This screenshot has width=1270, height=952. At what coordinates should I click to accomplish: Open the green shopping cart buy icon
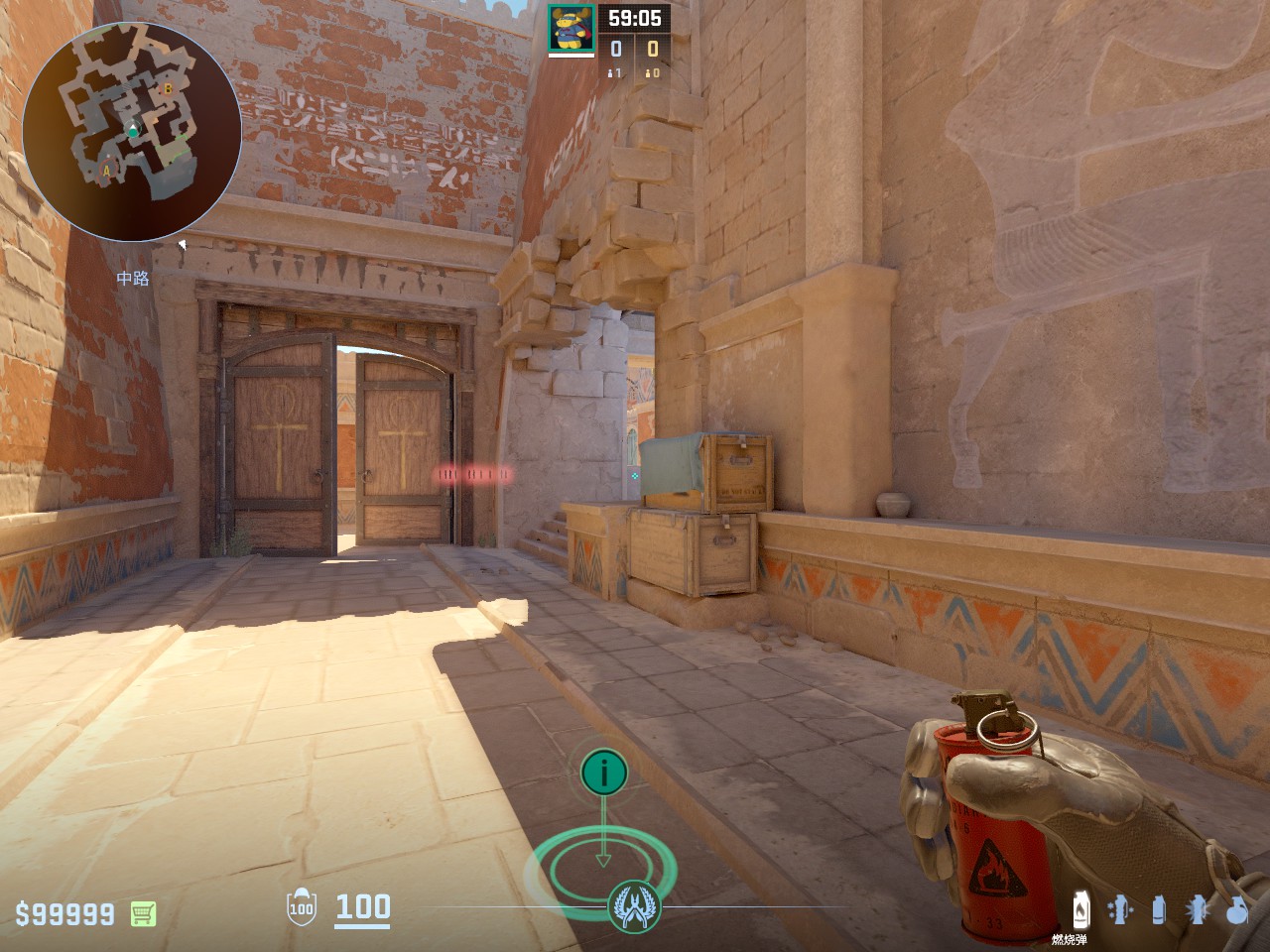[x=143, y=913]
